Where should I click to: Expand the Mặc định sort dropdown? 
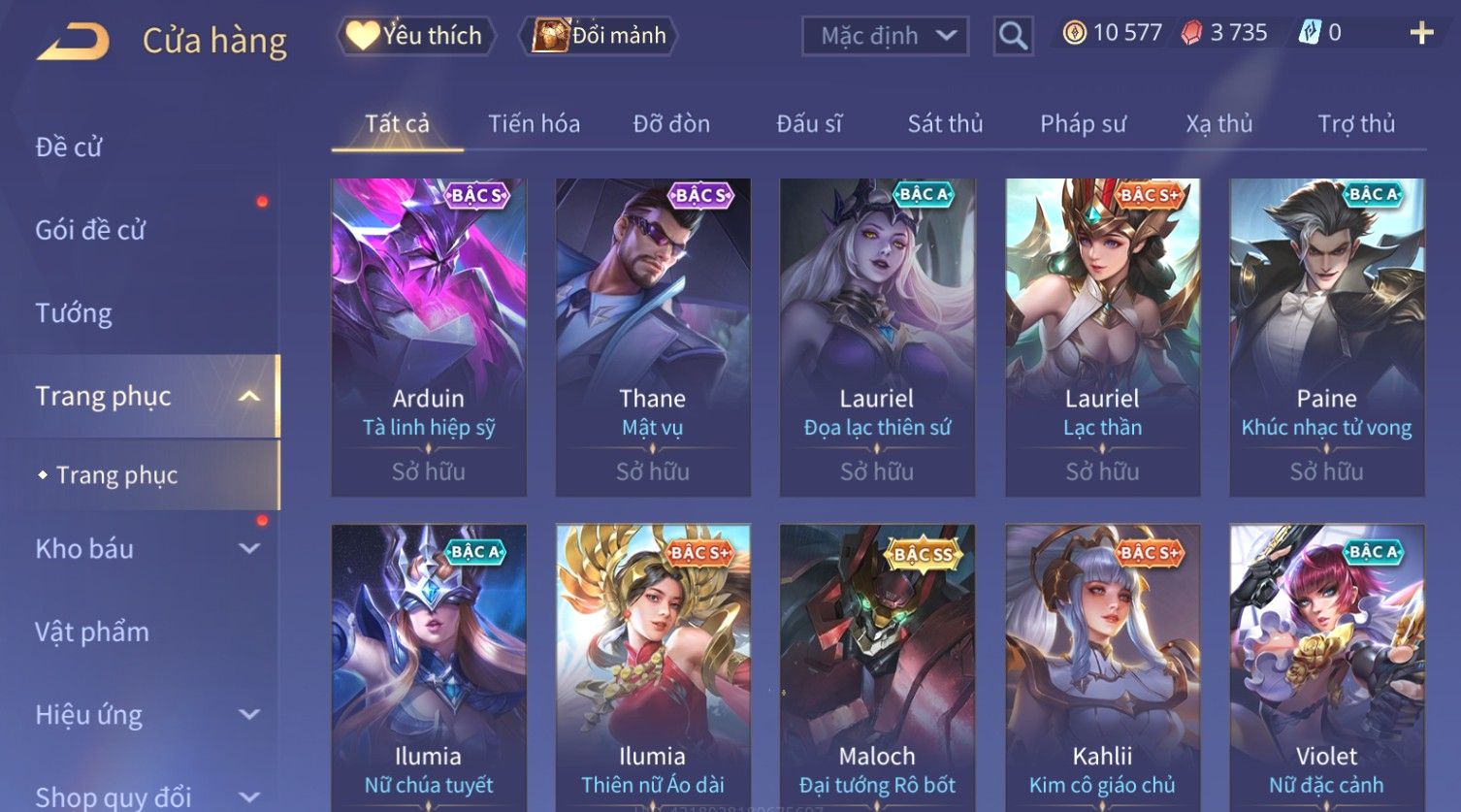tap(885, 36)
